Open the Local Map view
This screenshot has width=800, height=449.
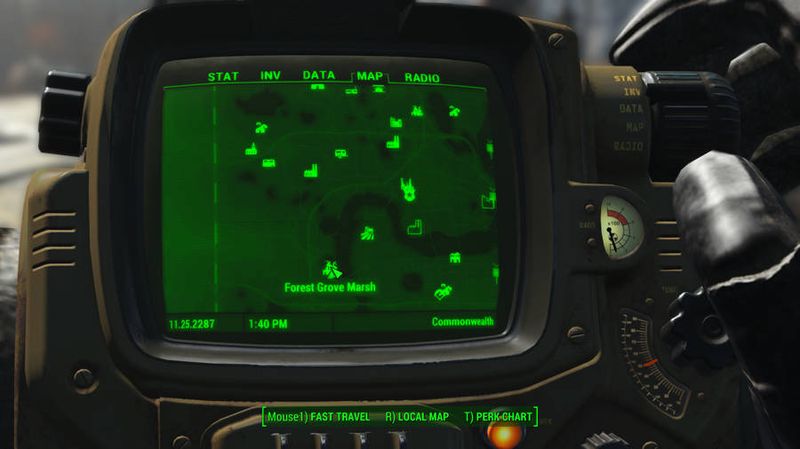click(x=418, y=416)
